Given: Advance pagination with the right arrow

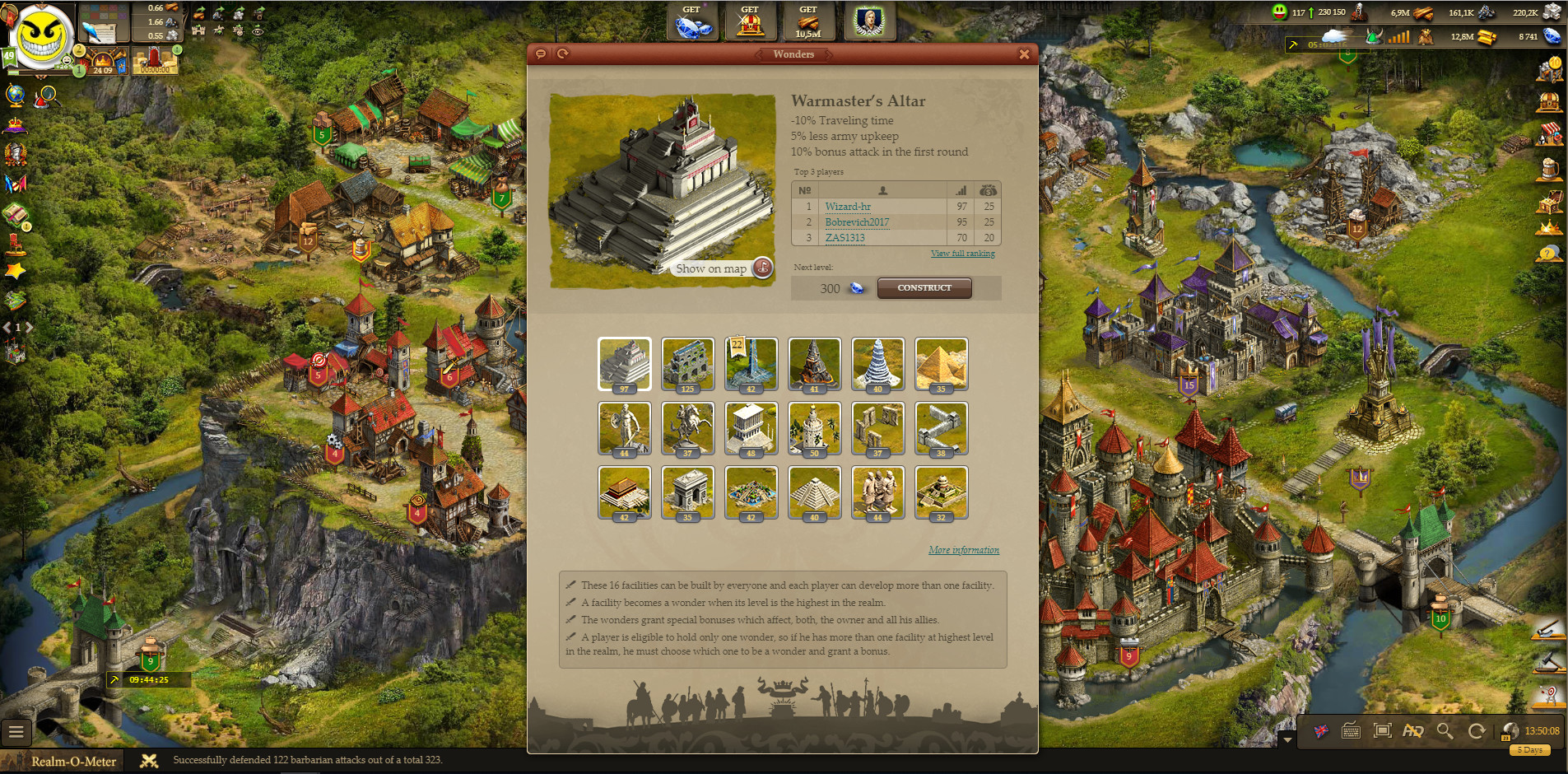Looking at the screenshot, I should (27, 327).
